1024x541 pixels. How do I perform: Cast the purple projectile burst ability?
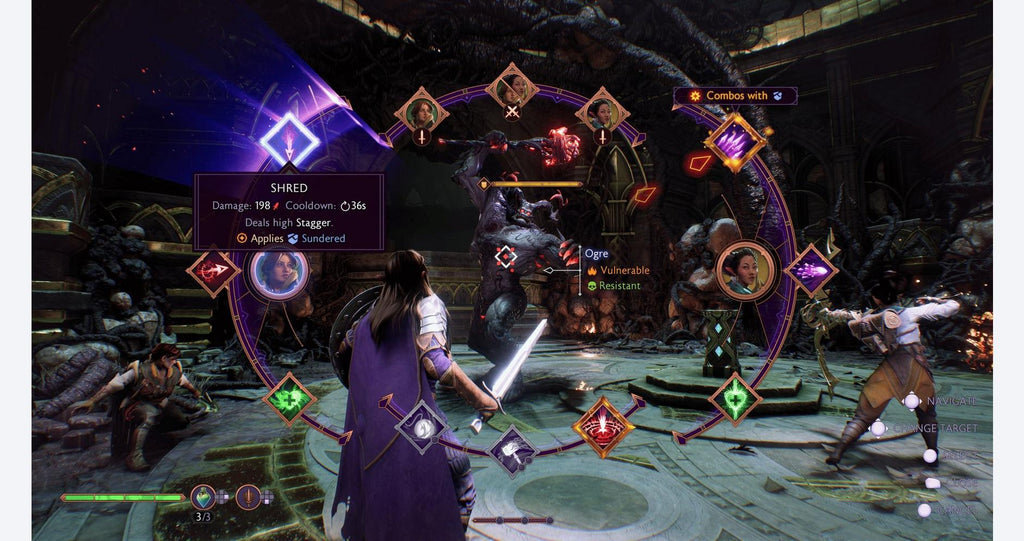[810, 271]
